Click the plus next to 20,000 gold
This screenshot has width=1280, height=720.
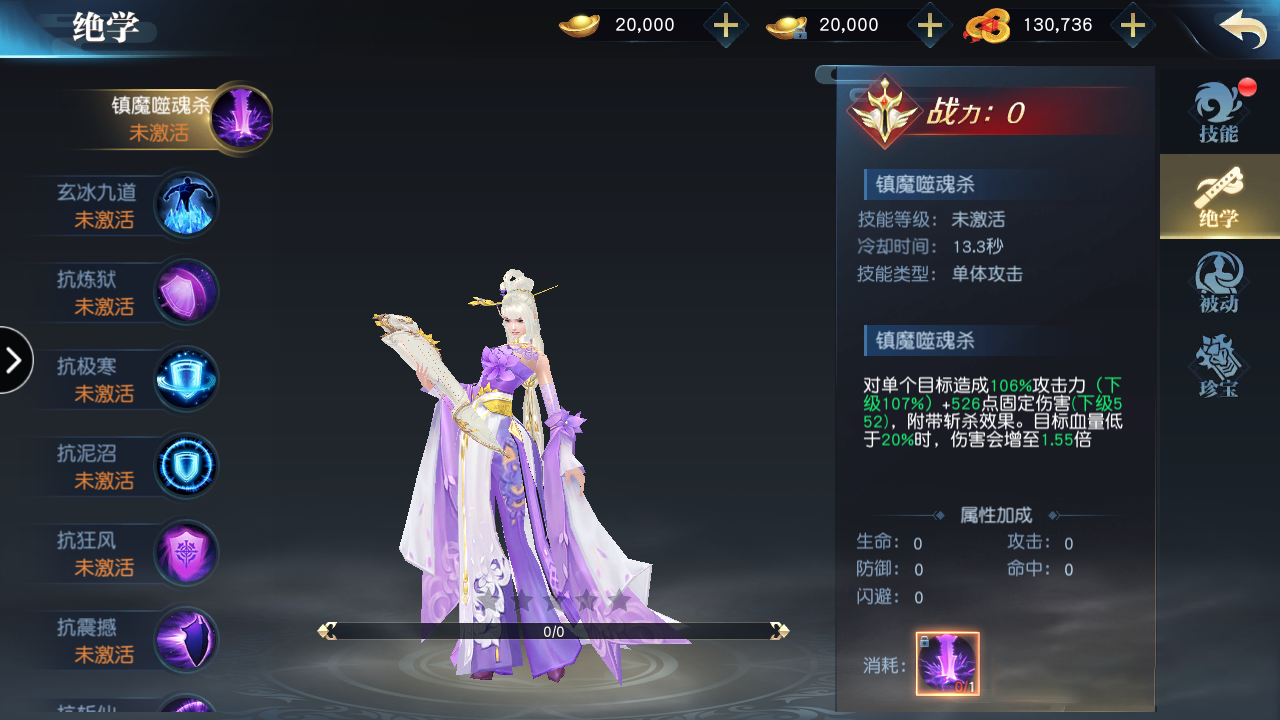click(725, 25)
